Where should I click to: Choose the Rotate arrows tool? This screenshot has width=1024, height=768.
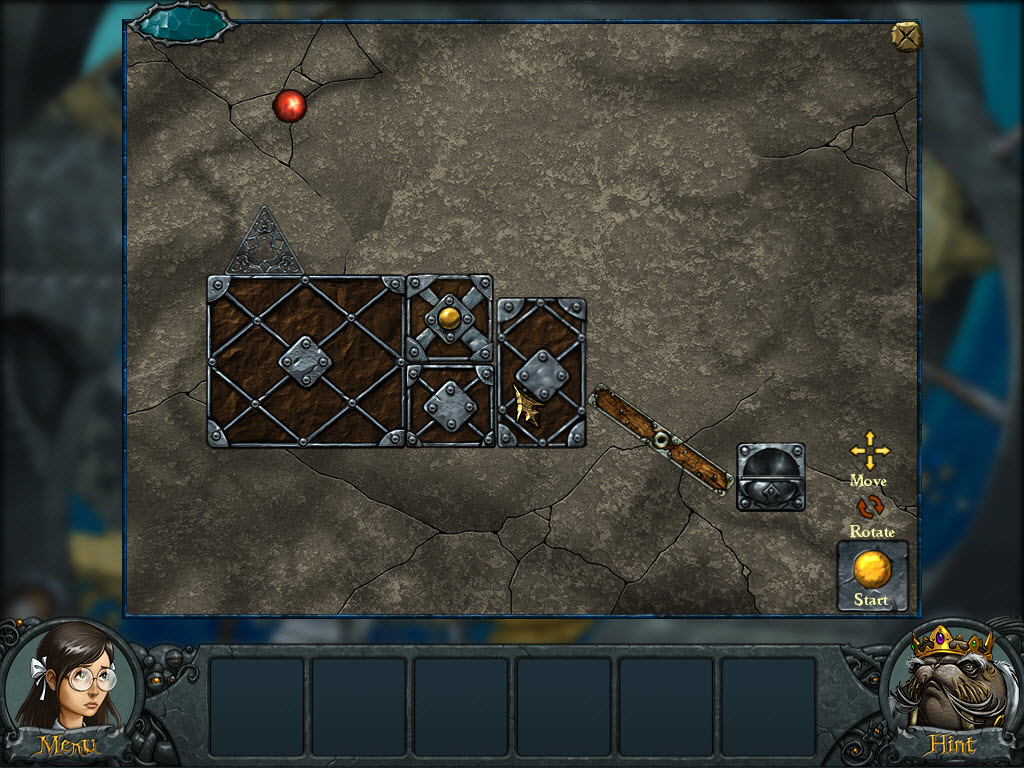(x=870, y=508)
